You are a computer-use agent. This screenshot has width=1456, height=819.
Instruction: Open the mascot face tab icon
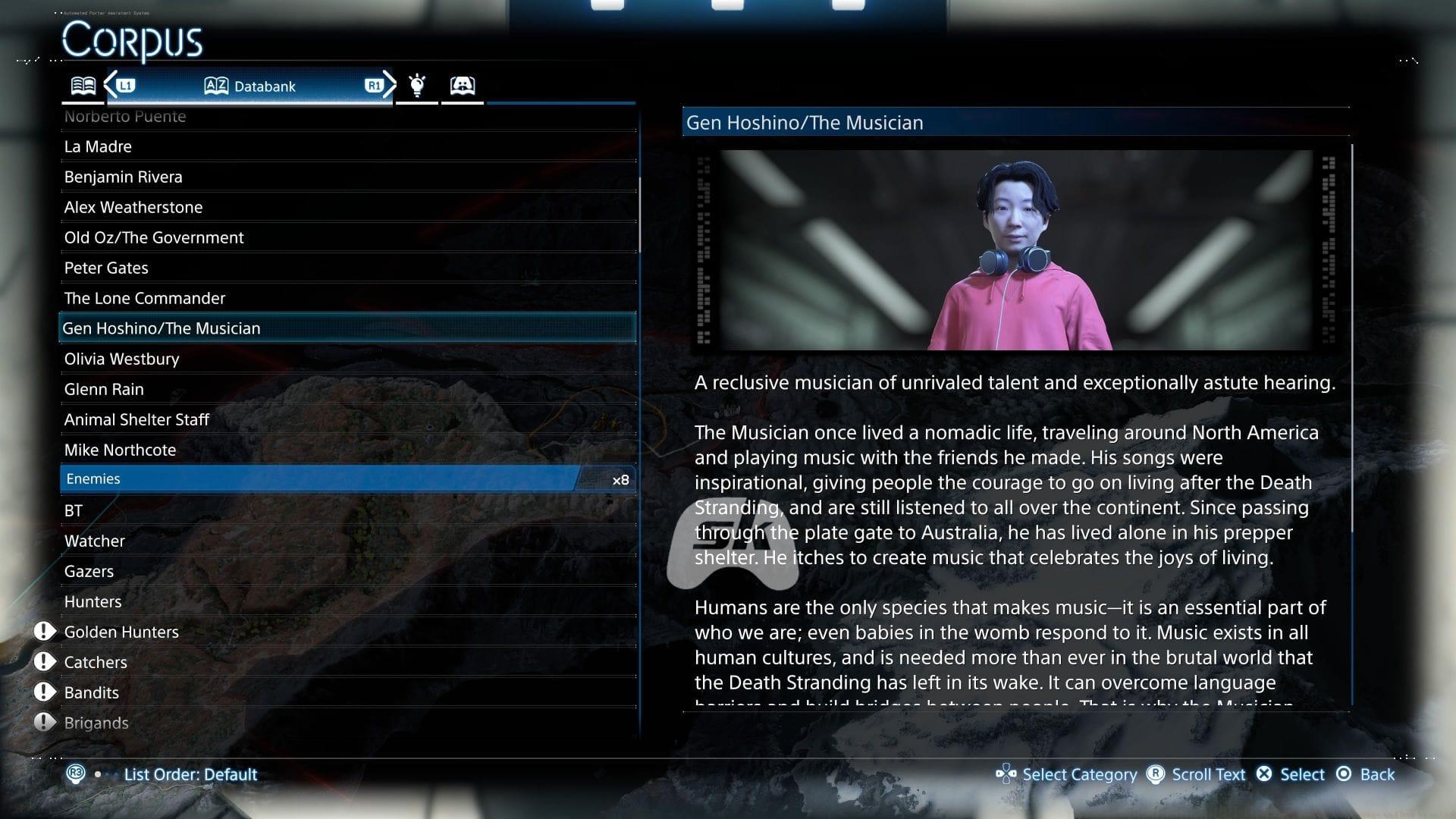[463, 85]
